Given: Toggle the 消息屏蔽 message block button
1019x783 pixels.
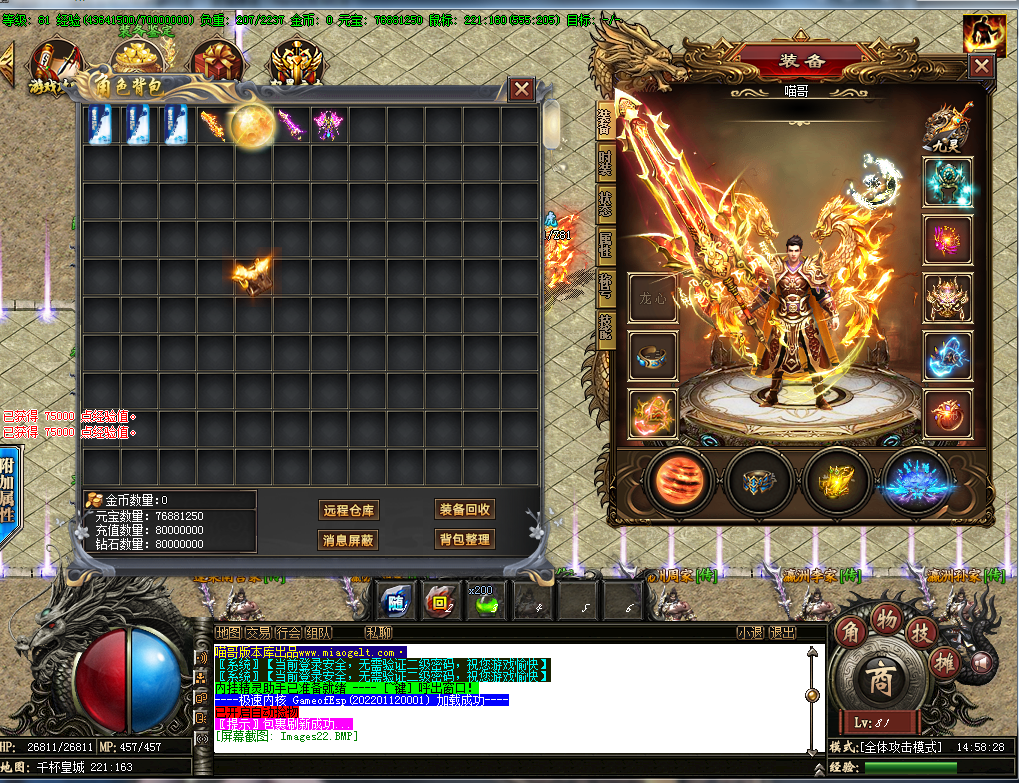Looking at the screenshot, I should pos(348,540).
